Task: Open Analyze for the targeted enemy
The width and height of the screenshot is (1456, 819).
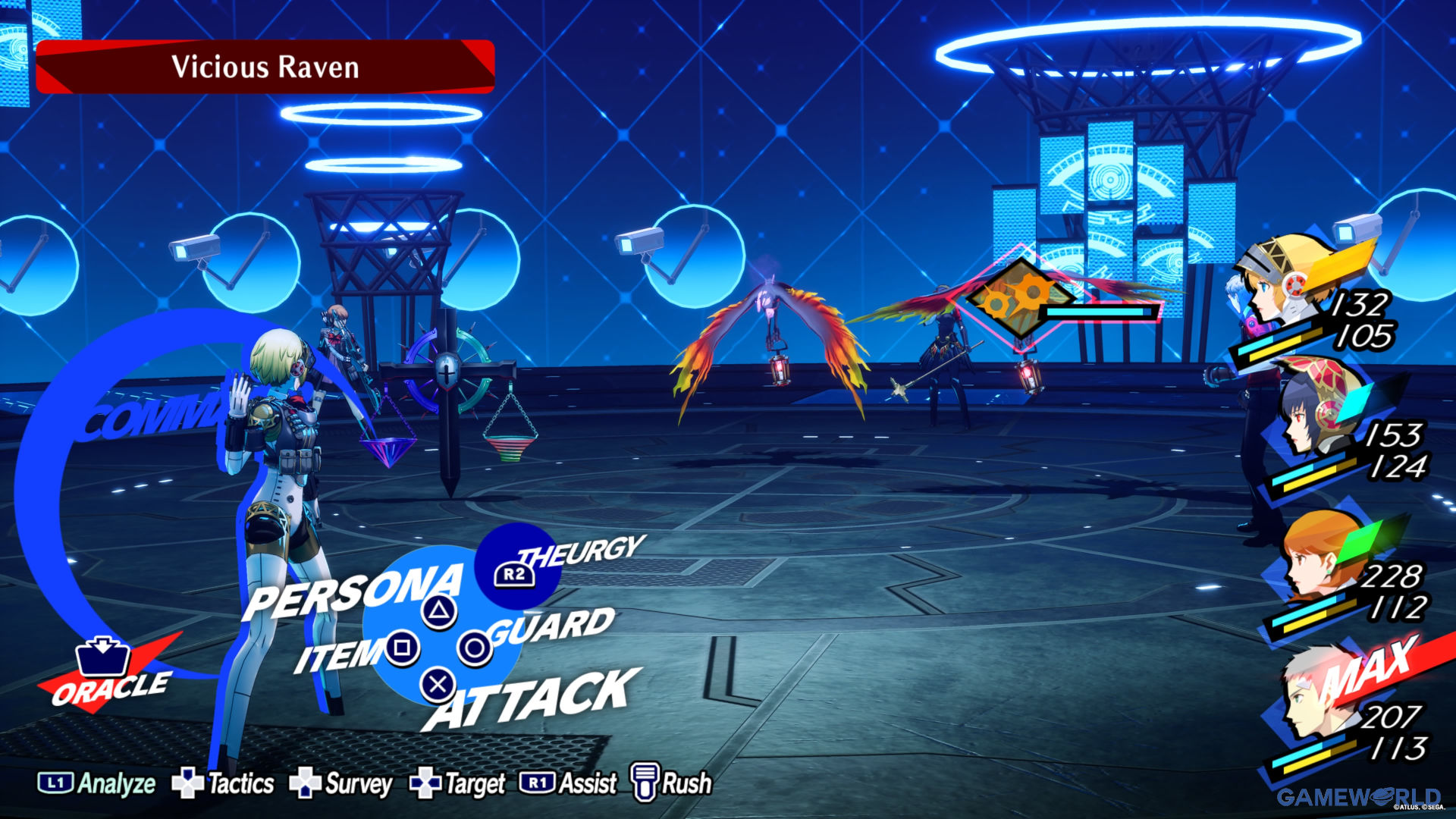Action: click(x=96, y=783)
